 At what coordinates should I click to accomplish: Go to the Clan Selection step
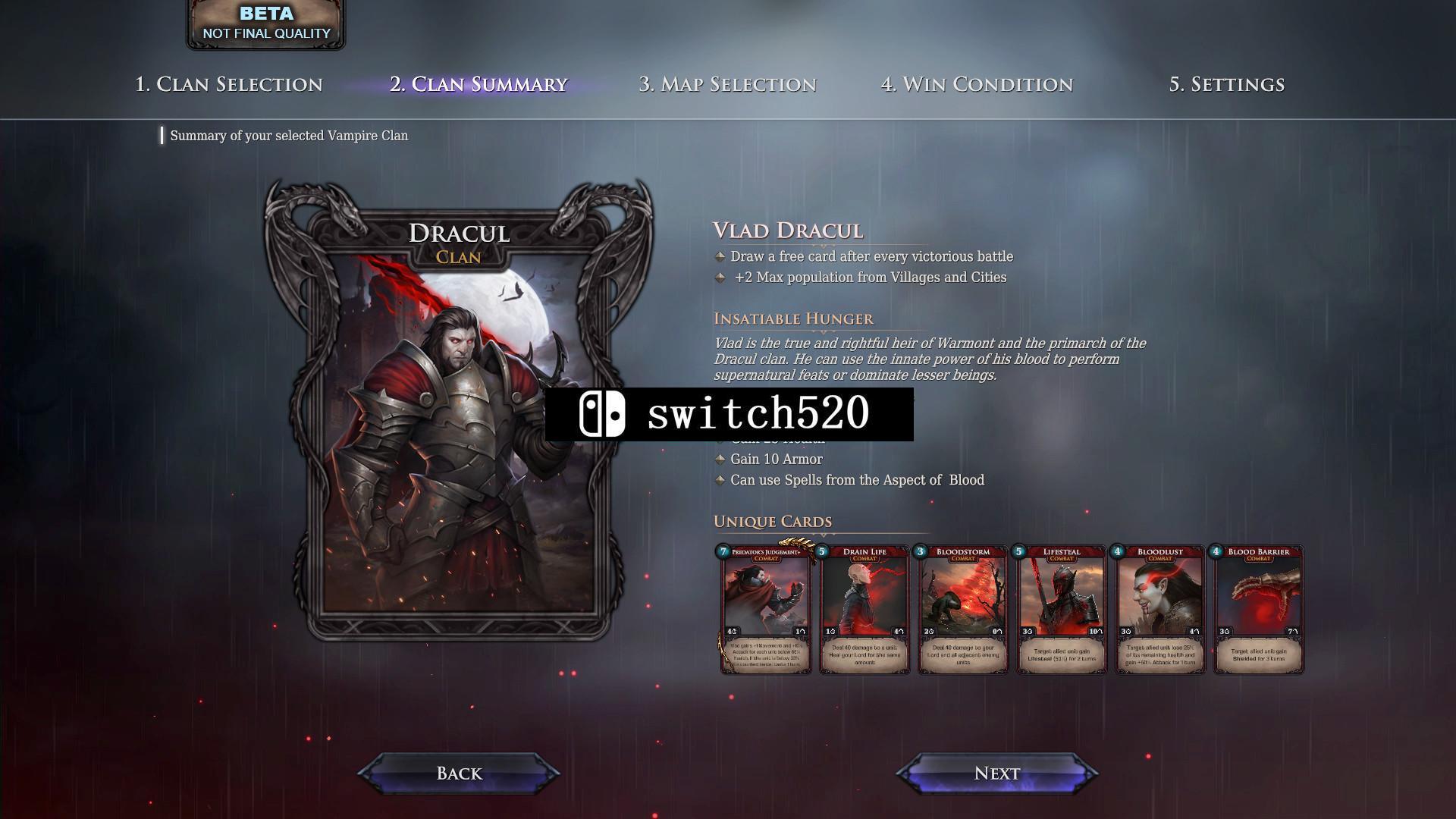pyautogui.click(x=228, y=84)
